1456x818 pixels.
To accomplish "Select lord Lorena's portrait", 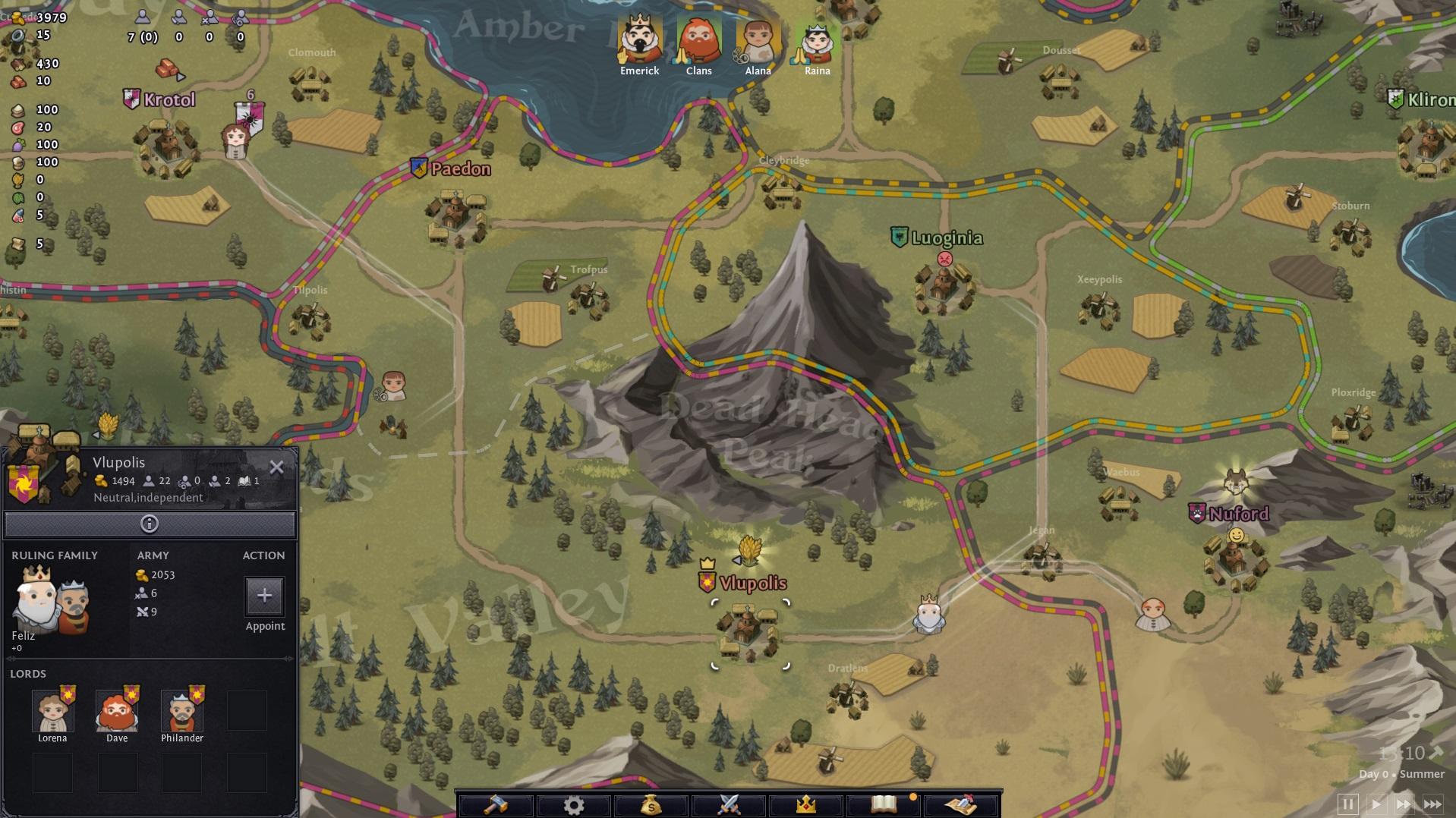I will coord(52,712).
